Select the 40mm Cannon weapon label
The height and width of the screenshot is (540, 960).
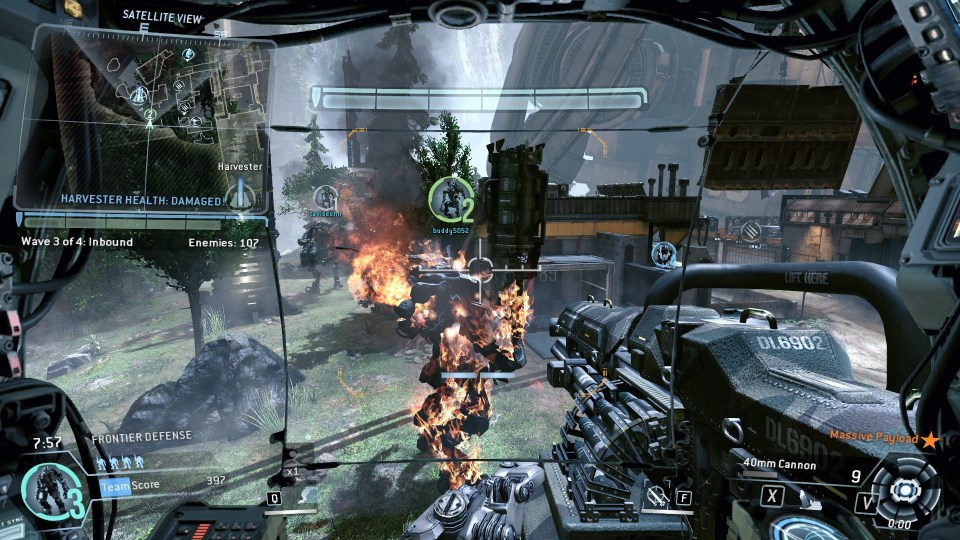[x=779, y=465]
